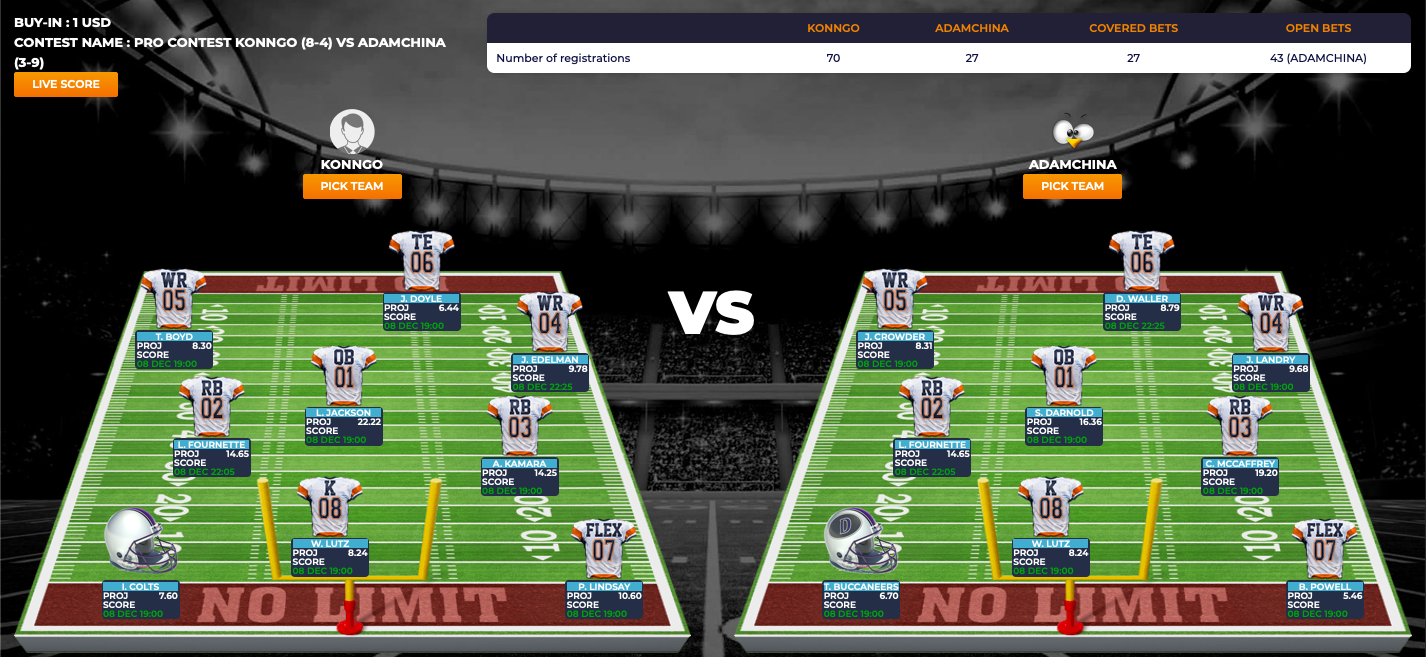Image resolution: width=1426 pixels, height=657 pixels.
Task: Choose tight end D. Waller's card
Action: click(1142, 311)
